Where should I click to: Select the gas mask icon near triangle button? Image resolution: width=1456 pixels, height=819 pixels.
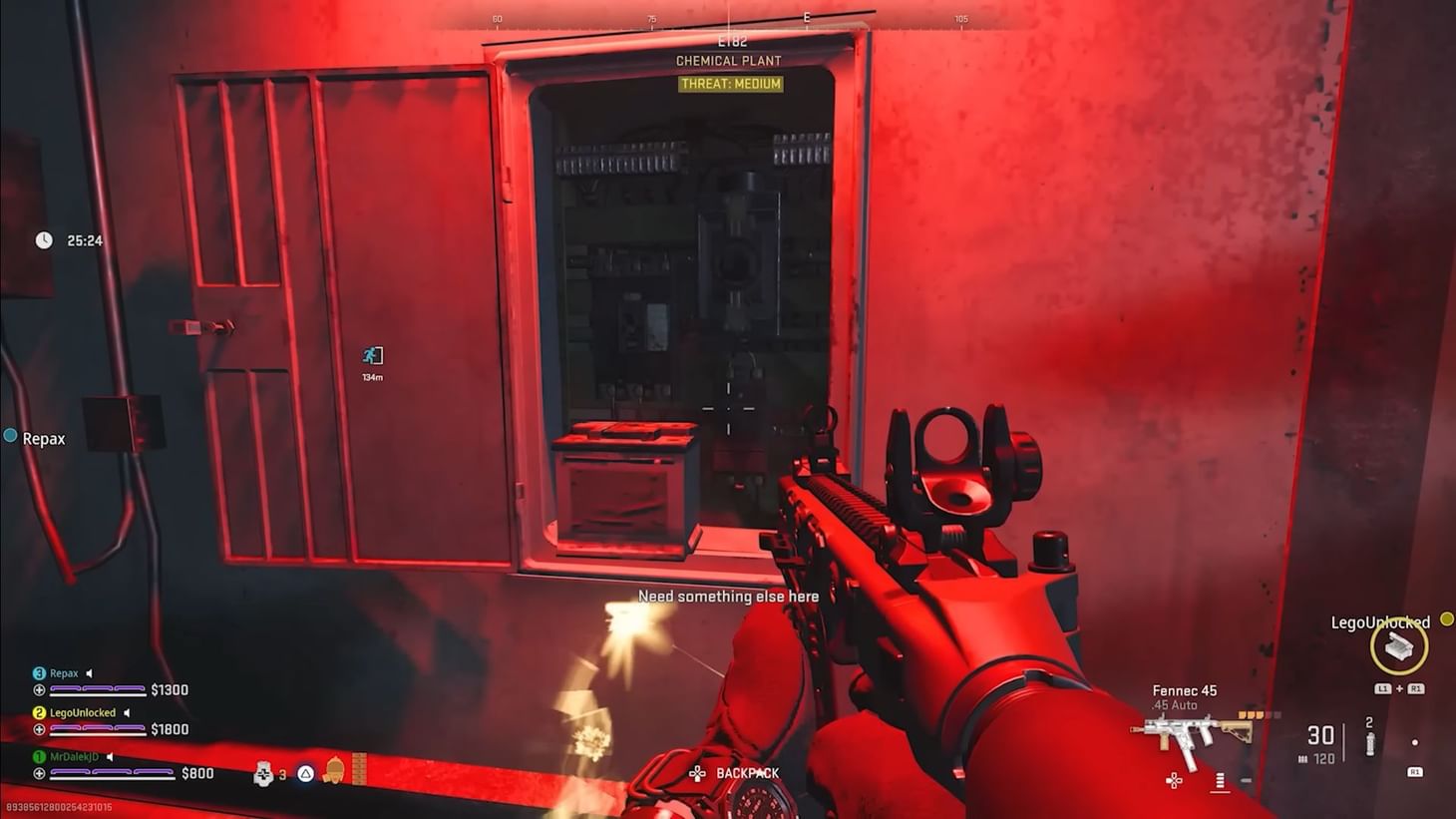[x=333, y=772]
